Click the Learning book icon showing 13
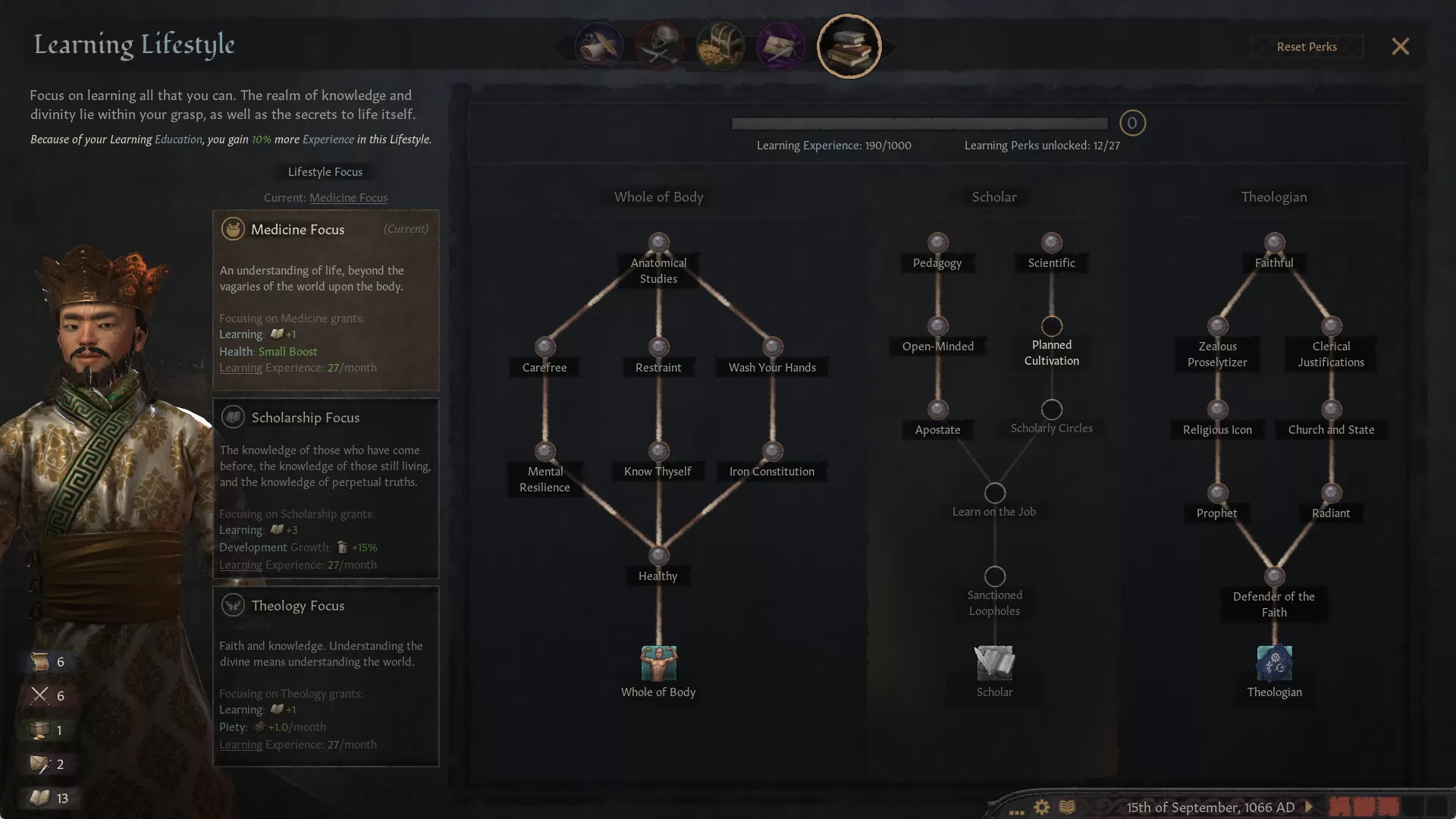This screenshot has width=1456, height=819. 39,798
